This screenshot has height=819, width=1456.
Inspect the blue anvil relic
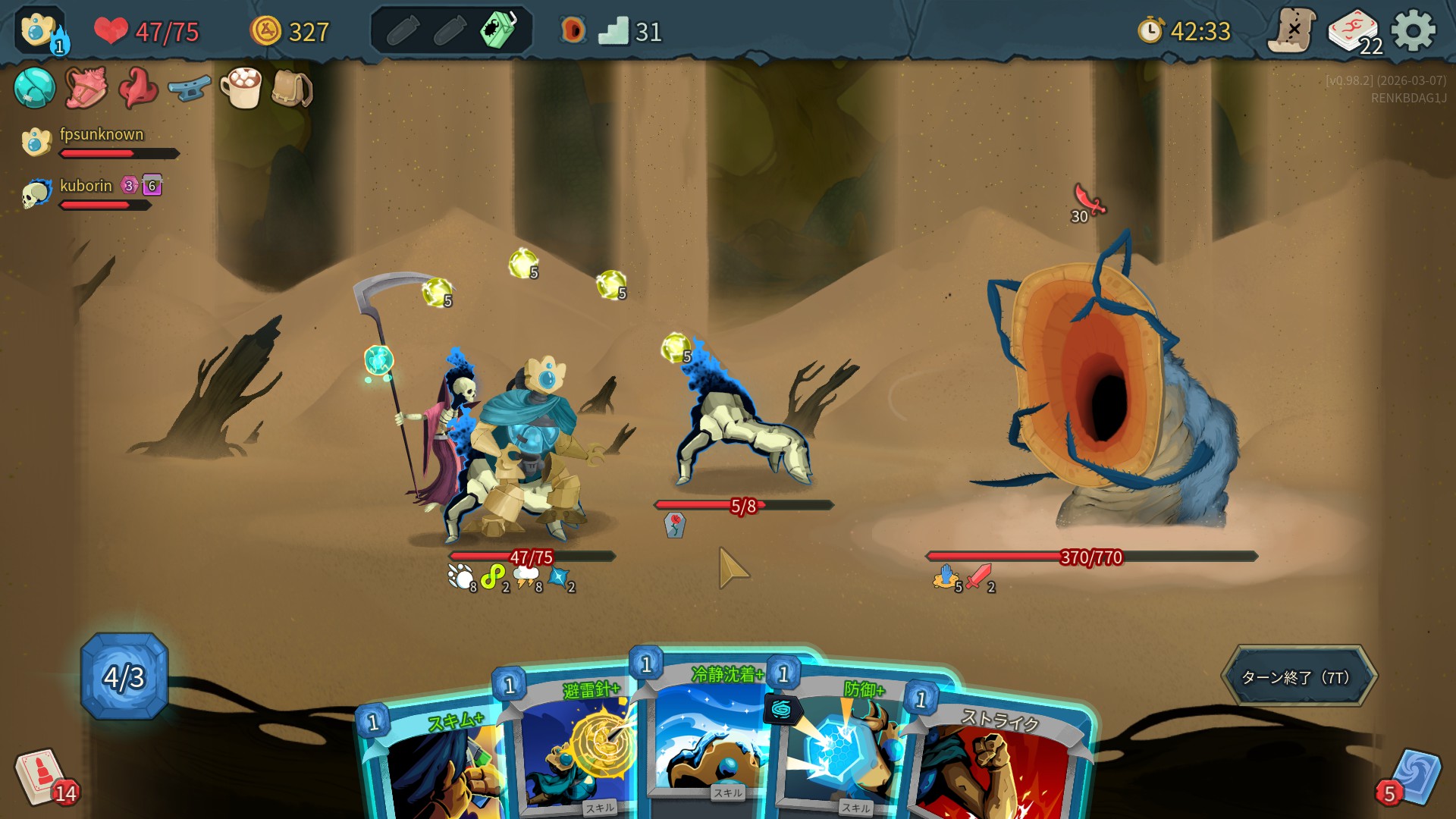pyautogui.click(x=189, y=89)
